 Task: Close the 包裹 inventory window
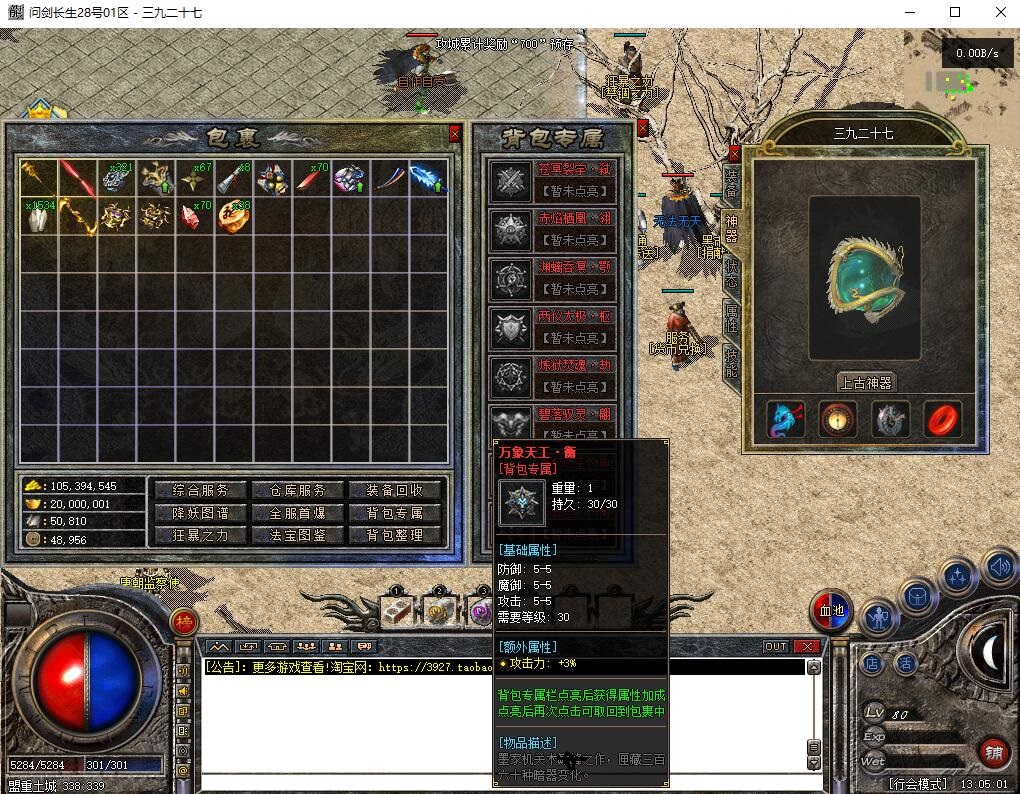455,133
